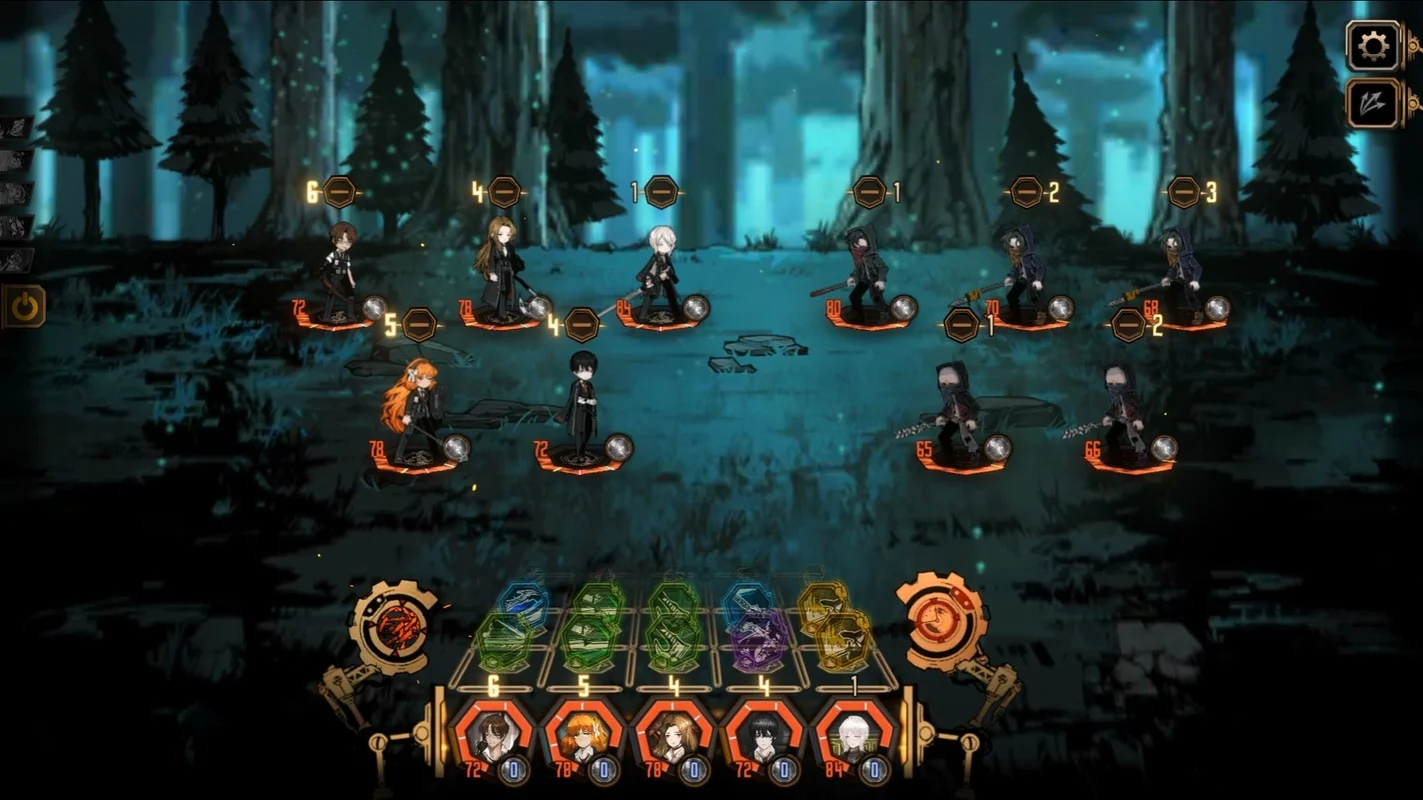This screenshot has width=1423, height=800.
Task: Select the purple skill icon on the dashboard
Action: [x=758, y=641]
